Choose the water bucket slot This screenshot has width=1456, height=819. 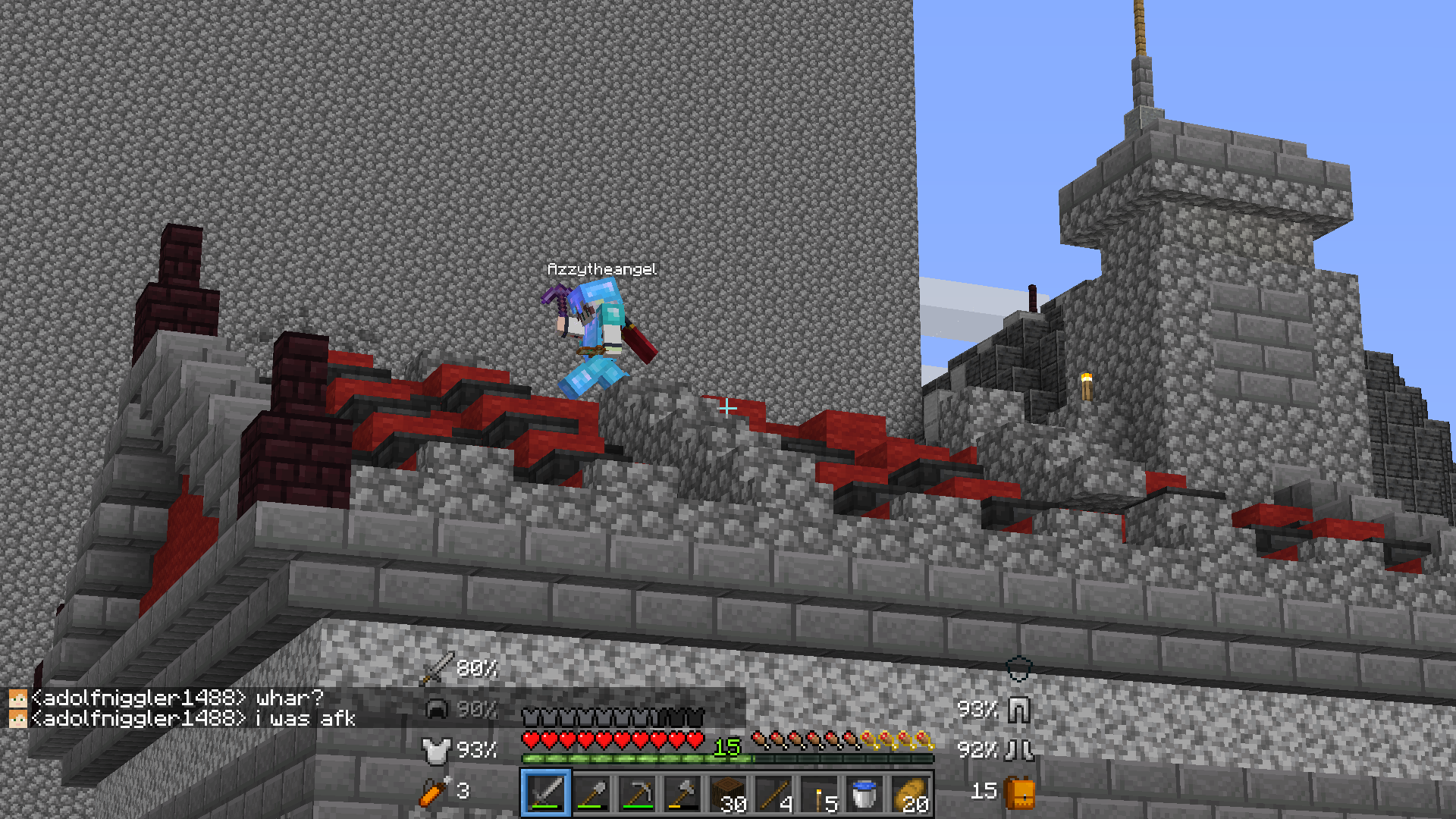[864, 794]
